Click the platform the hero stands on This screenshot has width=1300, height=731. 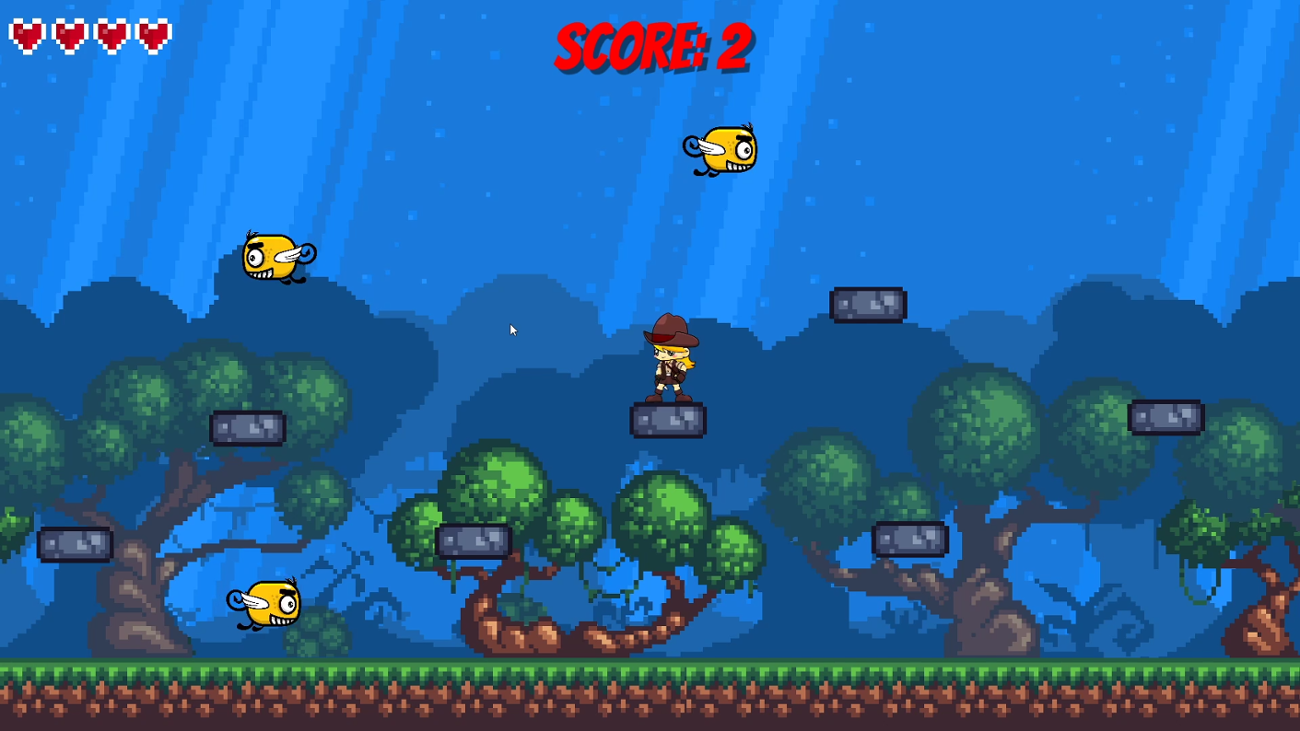coord(668,420)
